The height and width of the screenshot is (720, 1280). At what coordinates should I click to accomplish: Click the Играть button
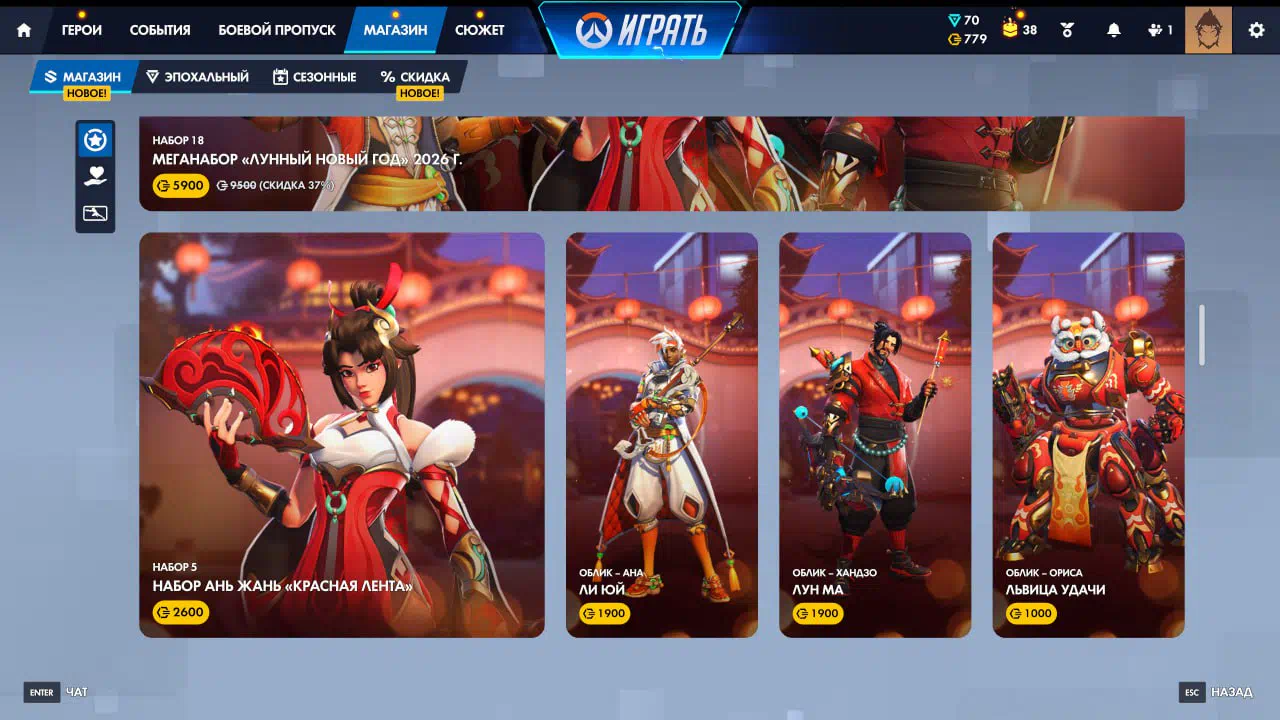click(x=641, y=31)
